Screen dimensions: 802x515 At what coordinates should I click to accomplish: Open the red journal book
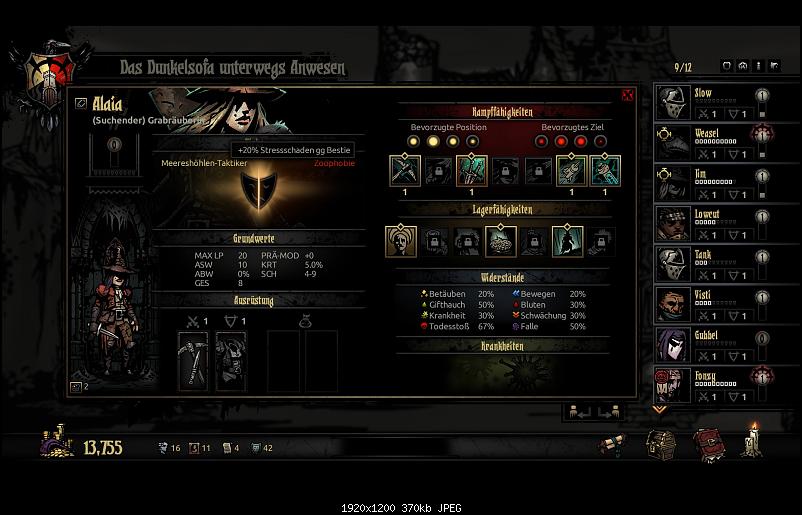pos(708,443)
